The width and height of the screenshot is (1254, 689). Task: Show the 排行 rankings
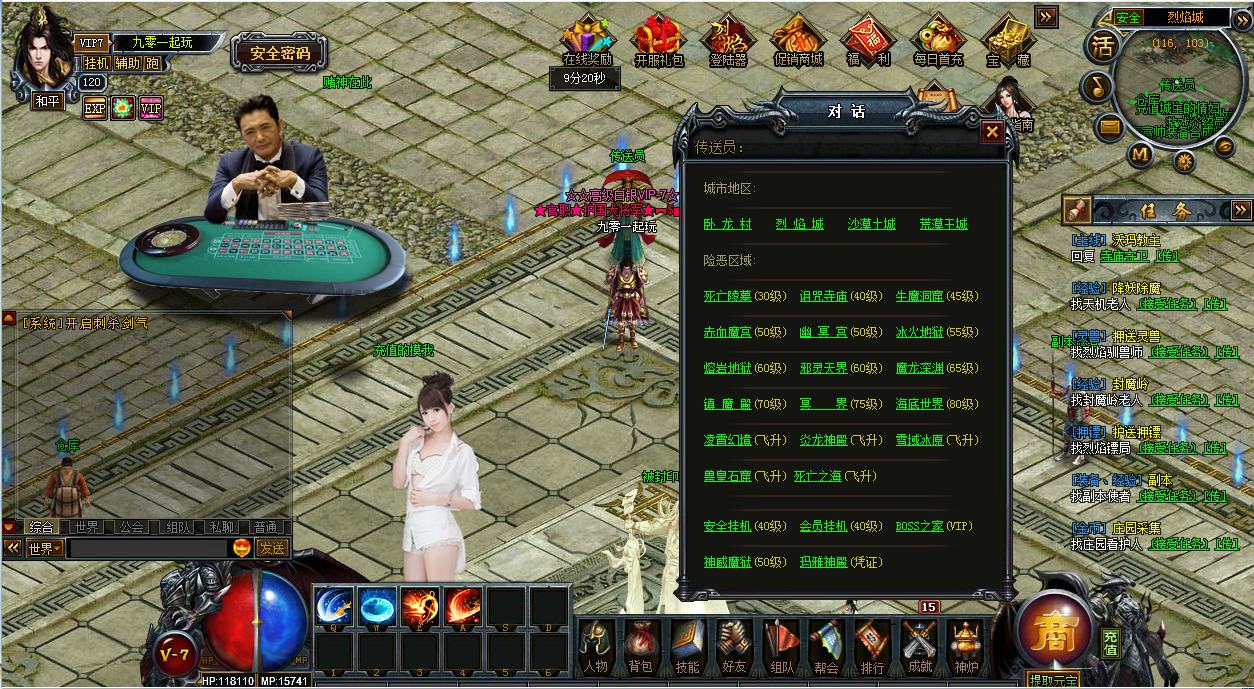tap(872, 645)
